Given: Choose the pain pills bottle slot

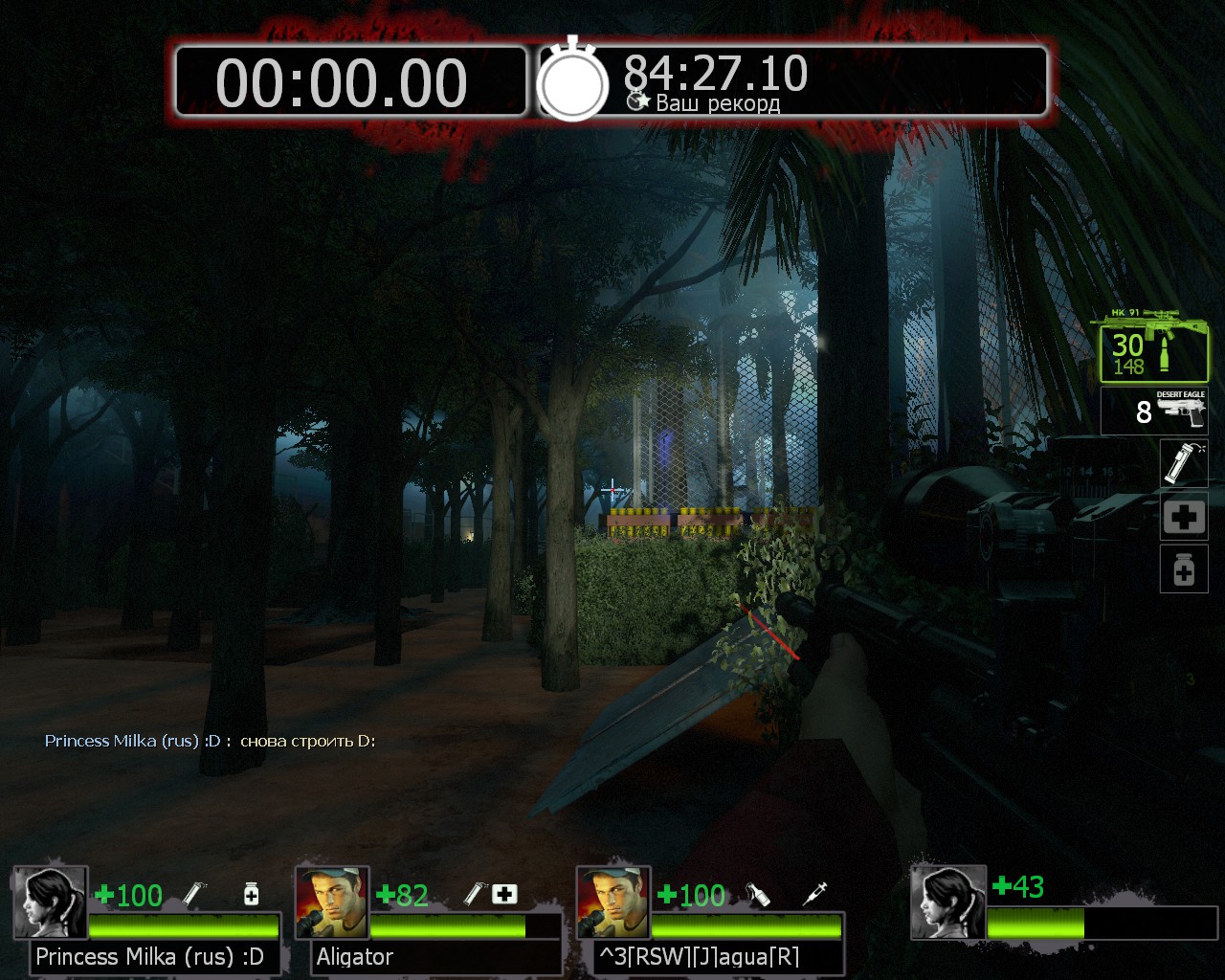Looking at the screenshot, I should [1183, 570].
